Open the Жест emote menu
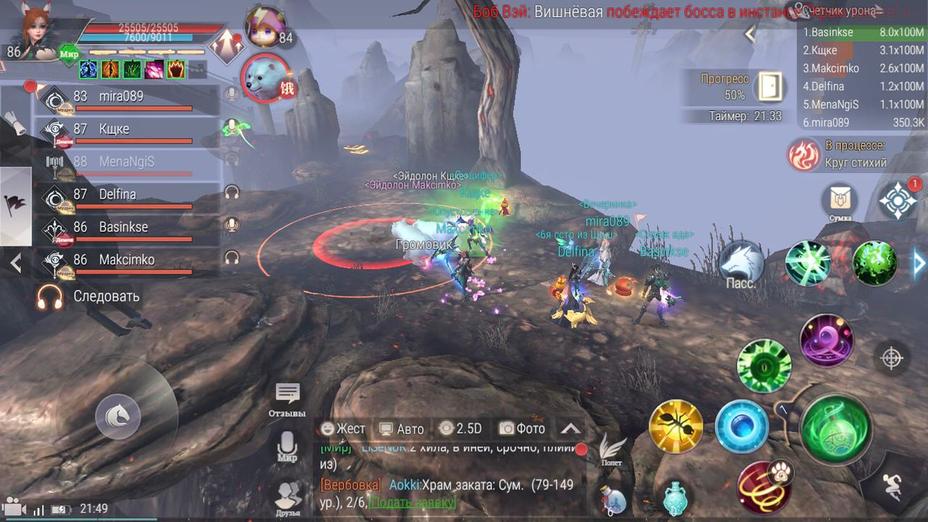This screenshot has height=522, width=928. pyautogui.click(x=343, y=428)
